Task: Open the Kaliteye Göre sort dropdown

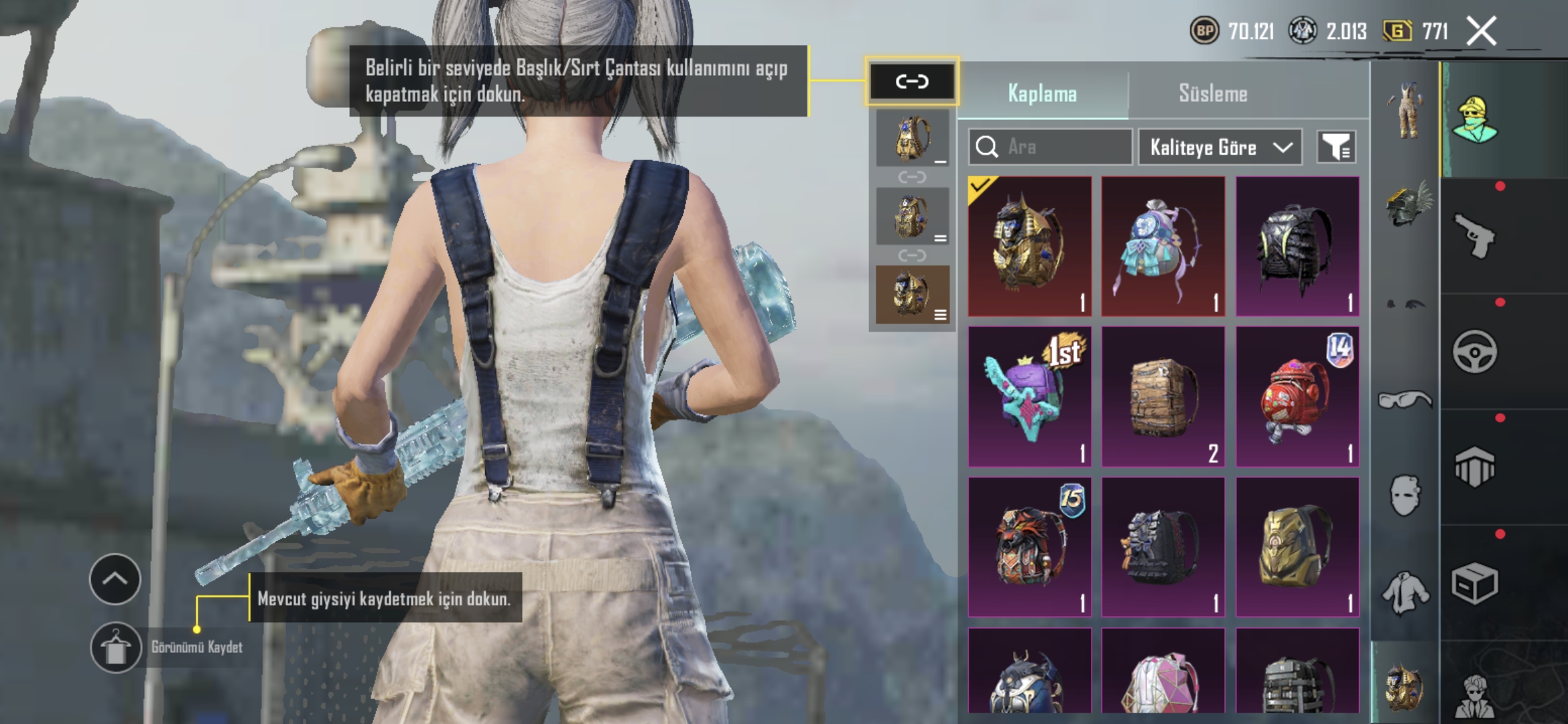Action: pos(1220,147)
